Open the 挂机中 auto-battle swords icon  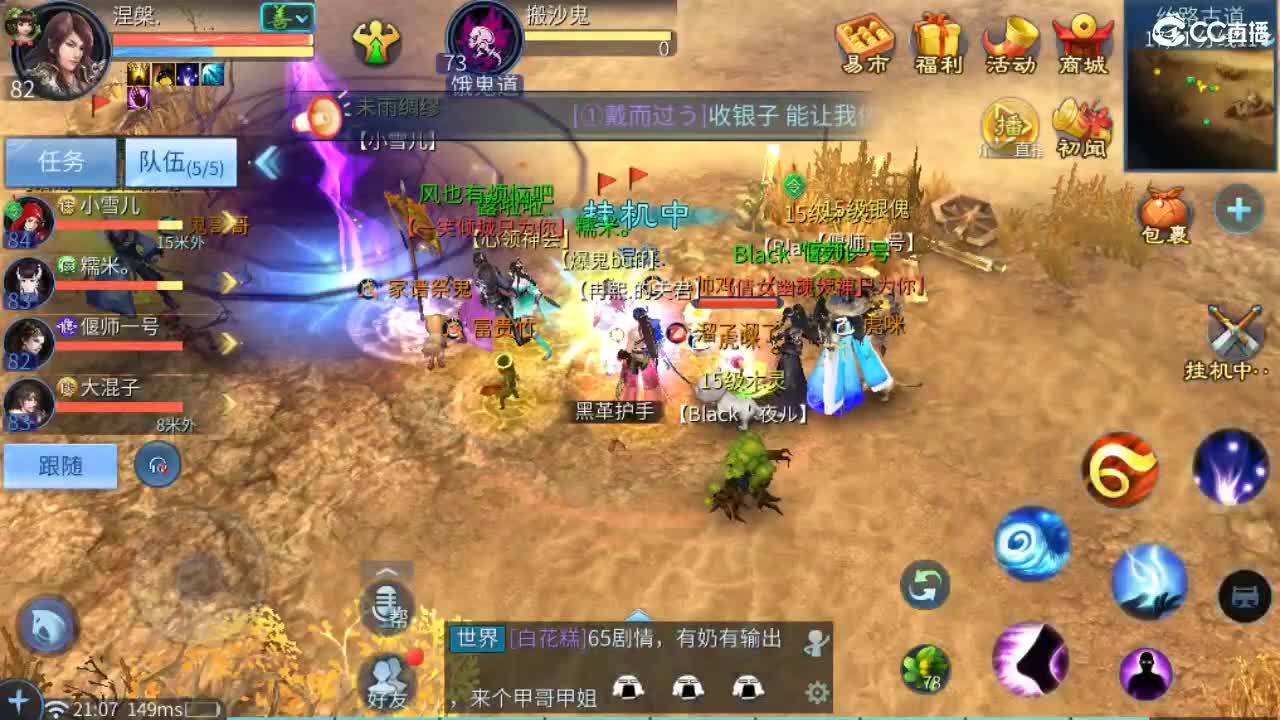[1237, 332]
